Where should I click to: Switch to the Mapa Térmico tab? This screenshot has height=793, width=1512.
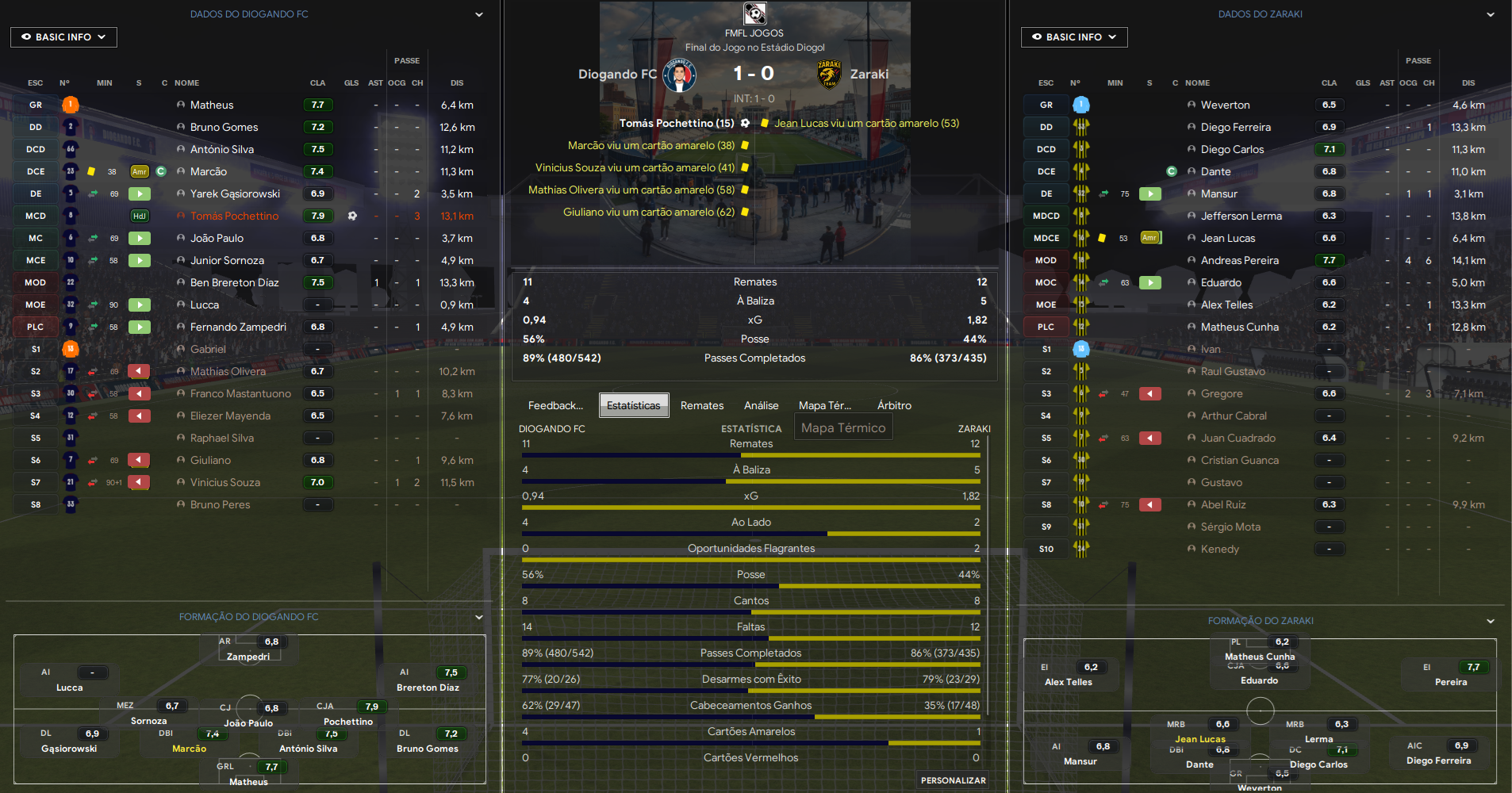tap(824, 405)
